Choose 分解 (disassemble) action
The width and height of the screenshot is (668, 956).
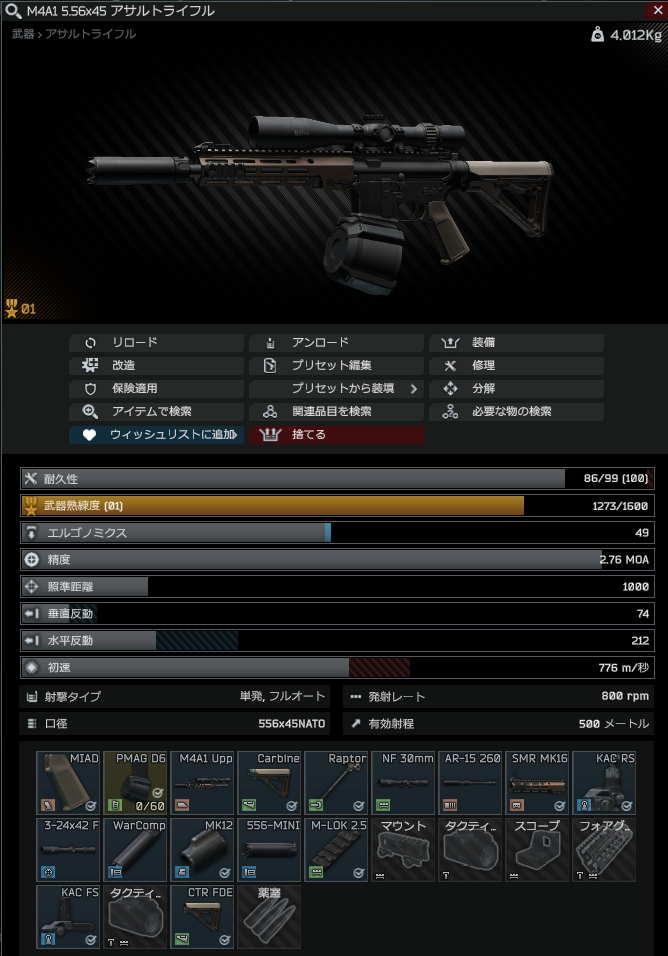[x=516, y=389]
